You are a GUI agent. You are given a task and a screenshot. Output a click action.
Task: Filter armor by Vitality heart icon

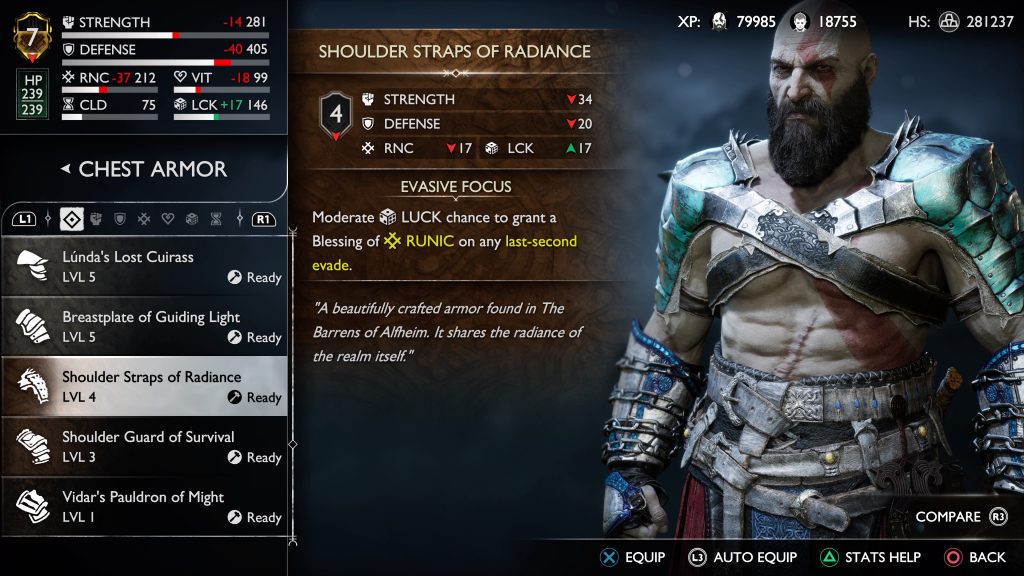click(x=168, y=218)
